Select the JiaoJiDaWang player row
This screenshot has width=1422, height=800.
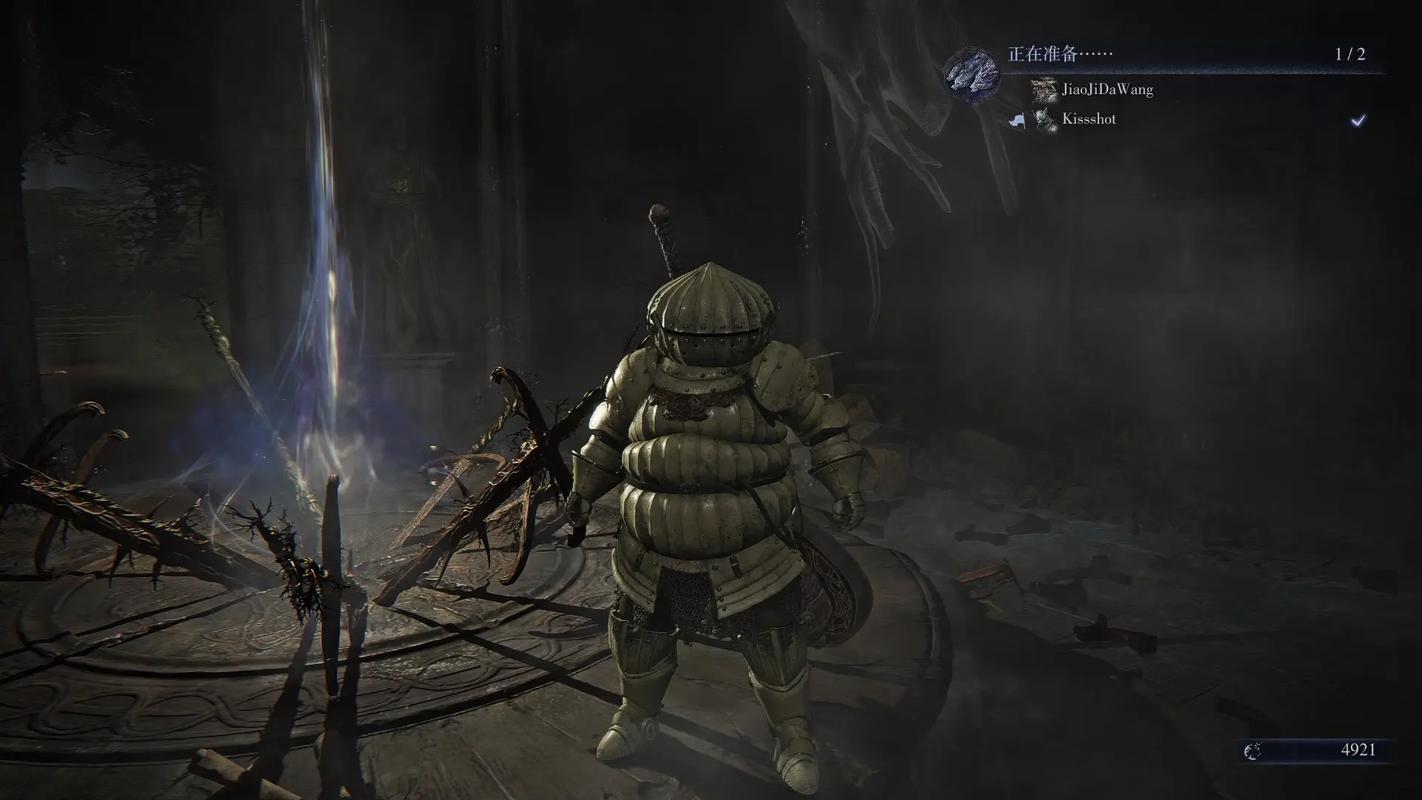1107,90
